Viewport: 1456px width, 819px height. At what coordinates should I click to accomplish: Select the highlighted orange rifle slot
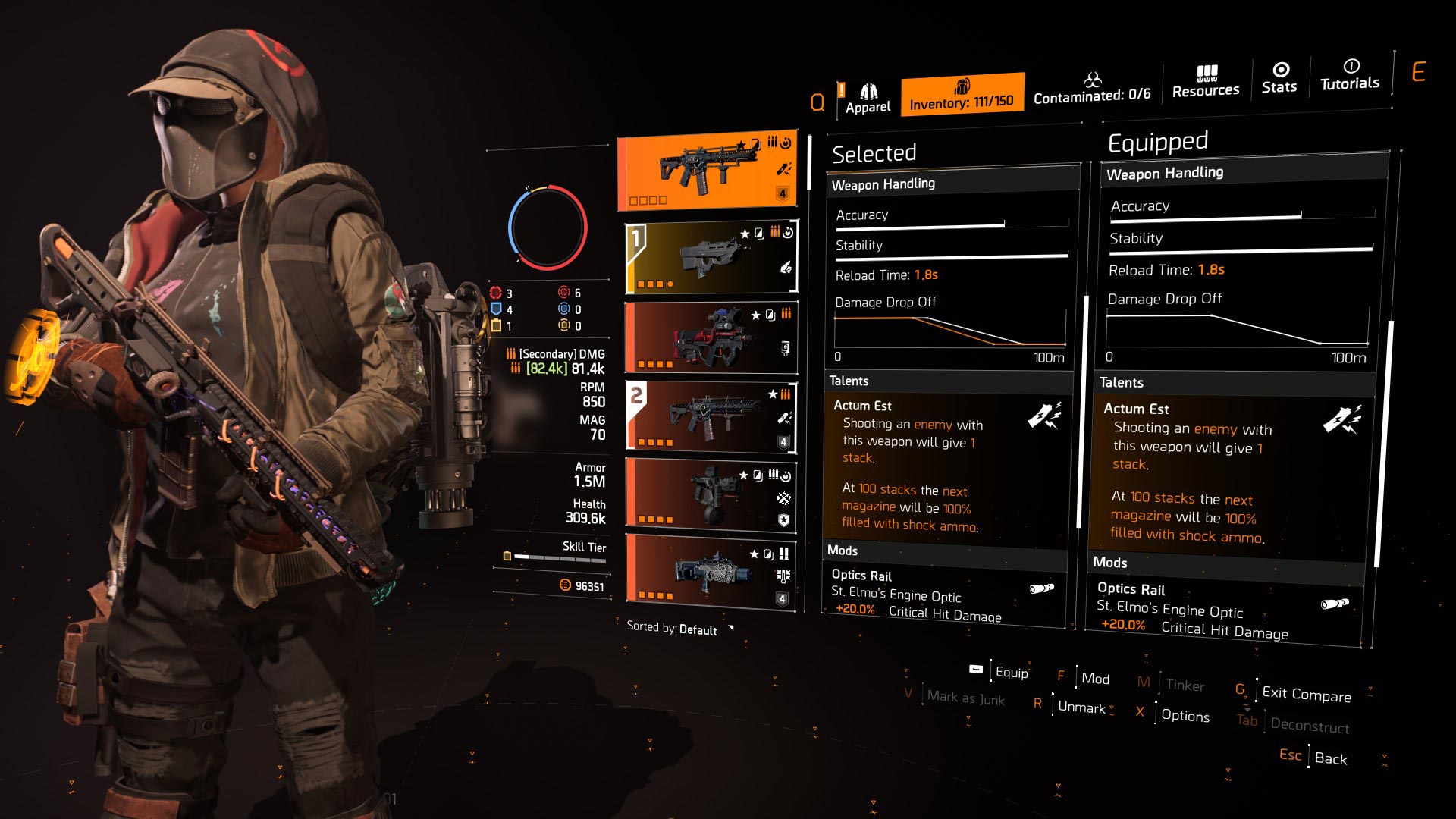[707, 170]
